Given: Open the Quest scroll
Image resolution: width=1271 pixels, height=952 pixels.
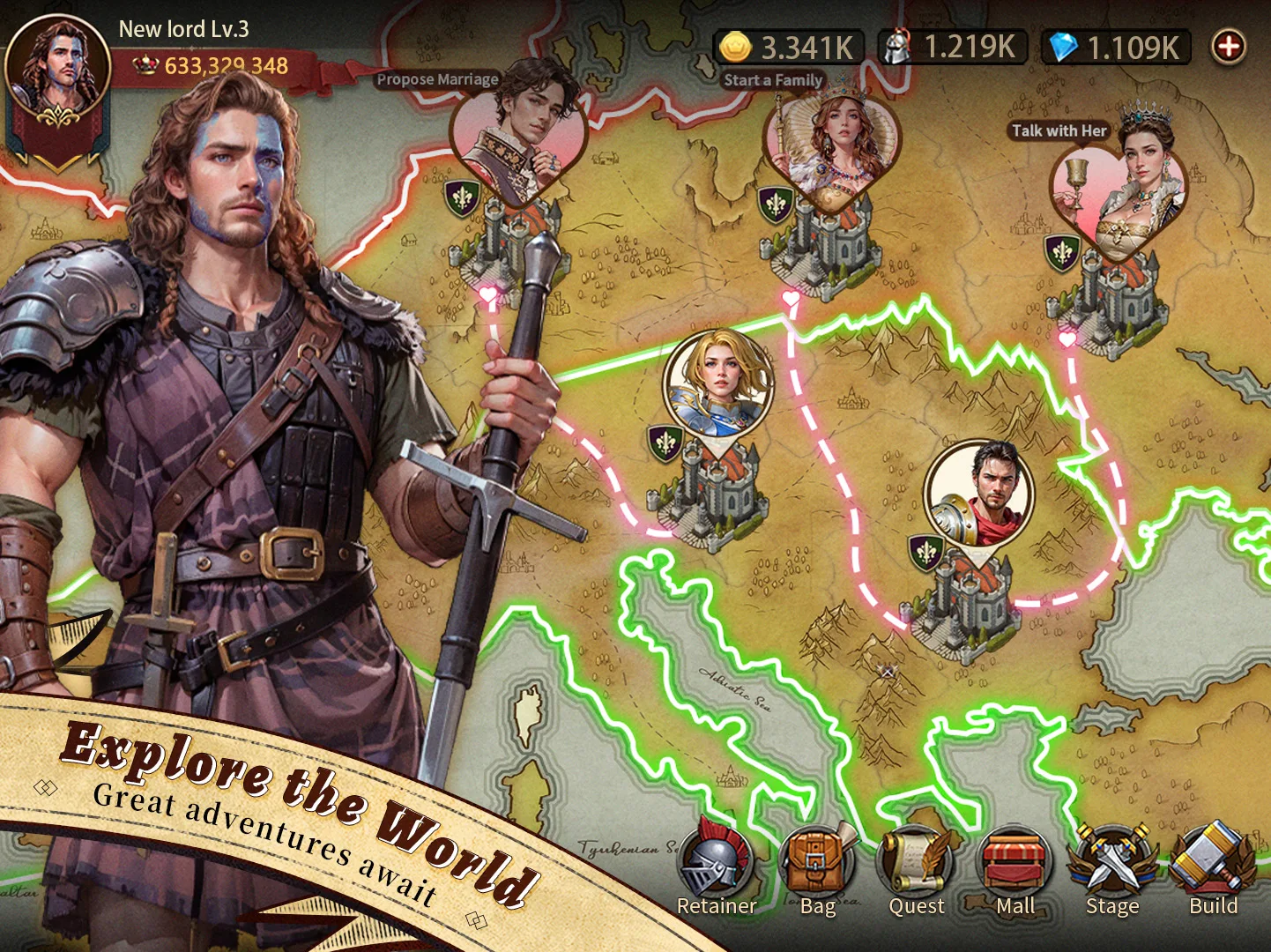Looking at the screenshot, I should (917, 864).
